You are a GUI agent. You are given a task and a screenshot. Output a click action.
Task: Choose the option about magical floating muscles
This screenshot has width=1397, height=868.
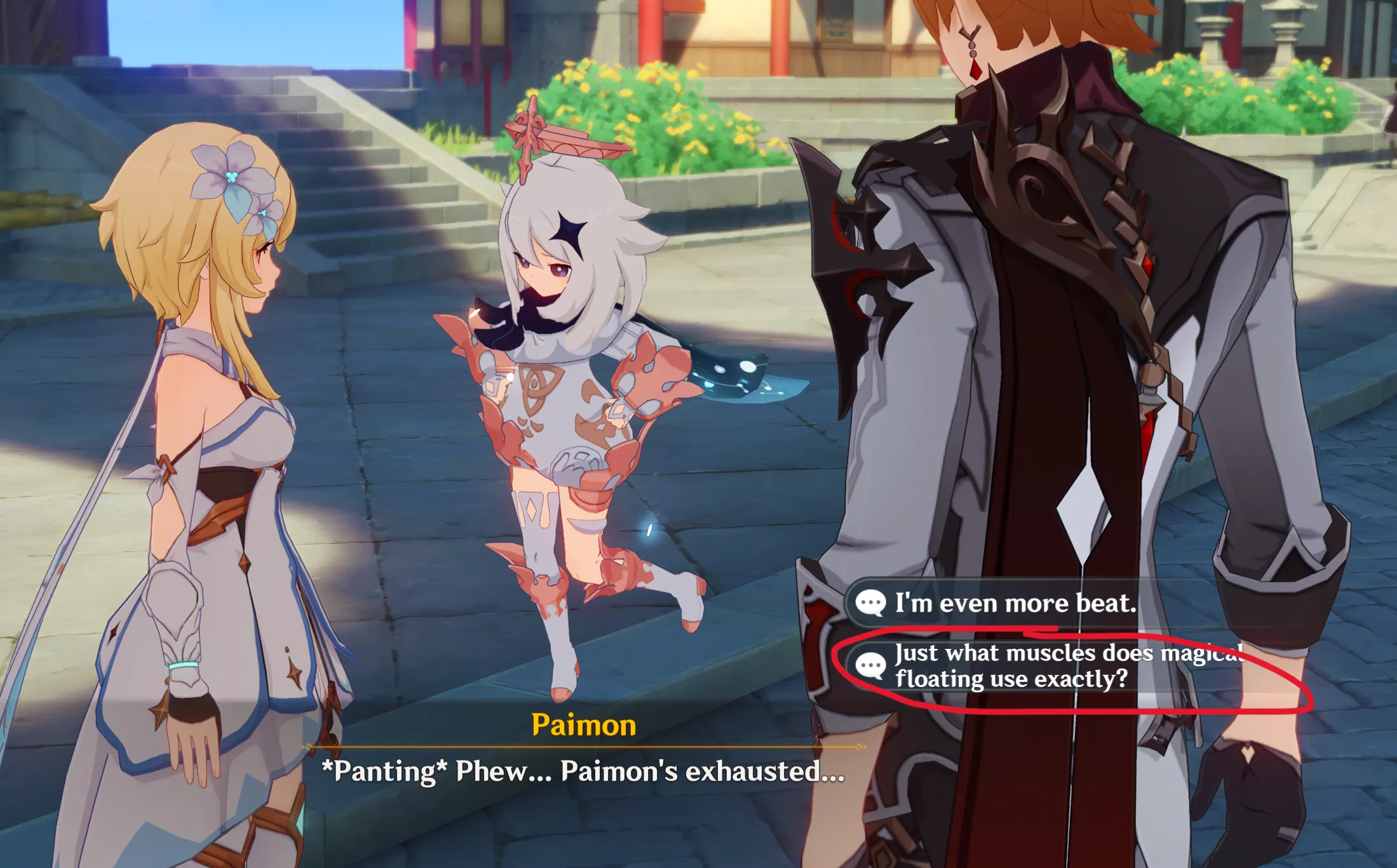[1016, 665]
